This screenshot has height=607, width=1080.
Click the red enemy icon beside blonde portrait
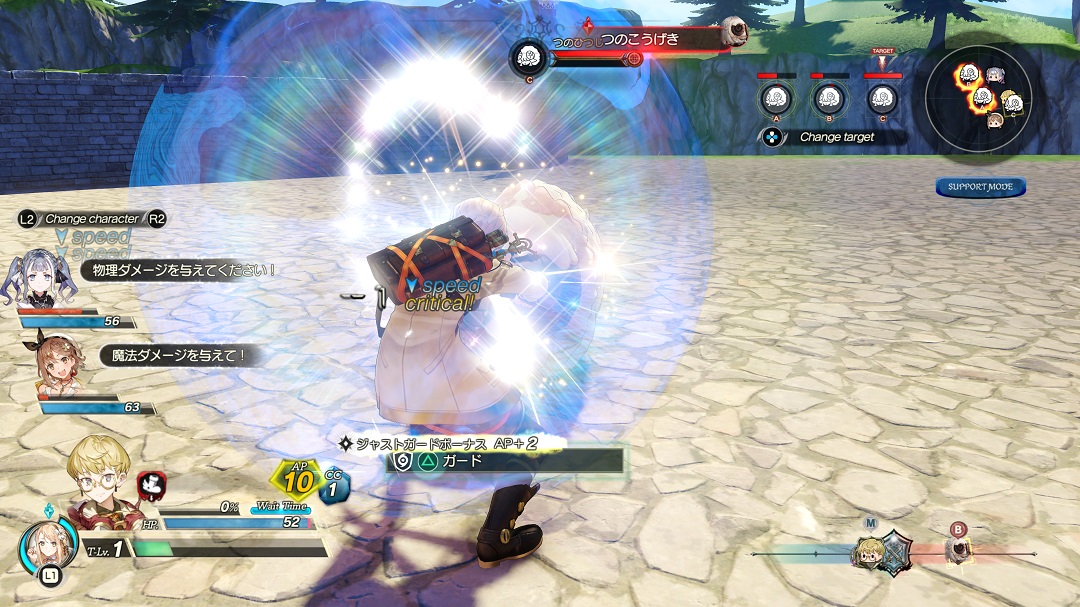(x=150, y=486)
